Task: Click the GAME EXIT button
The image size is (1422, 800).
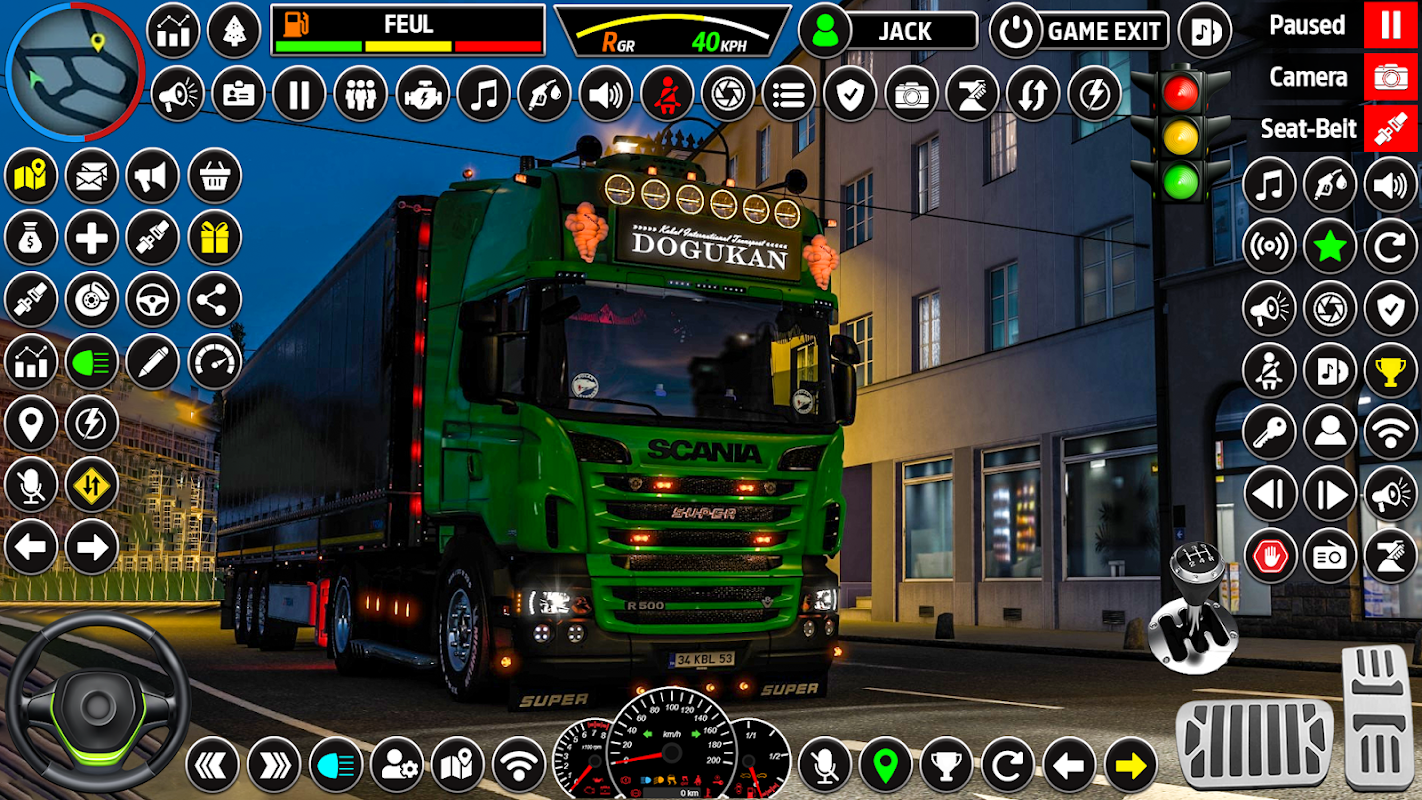Action: (1080, 31)
